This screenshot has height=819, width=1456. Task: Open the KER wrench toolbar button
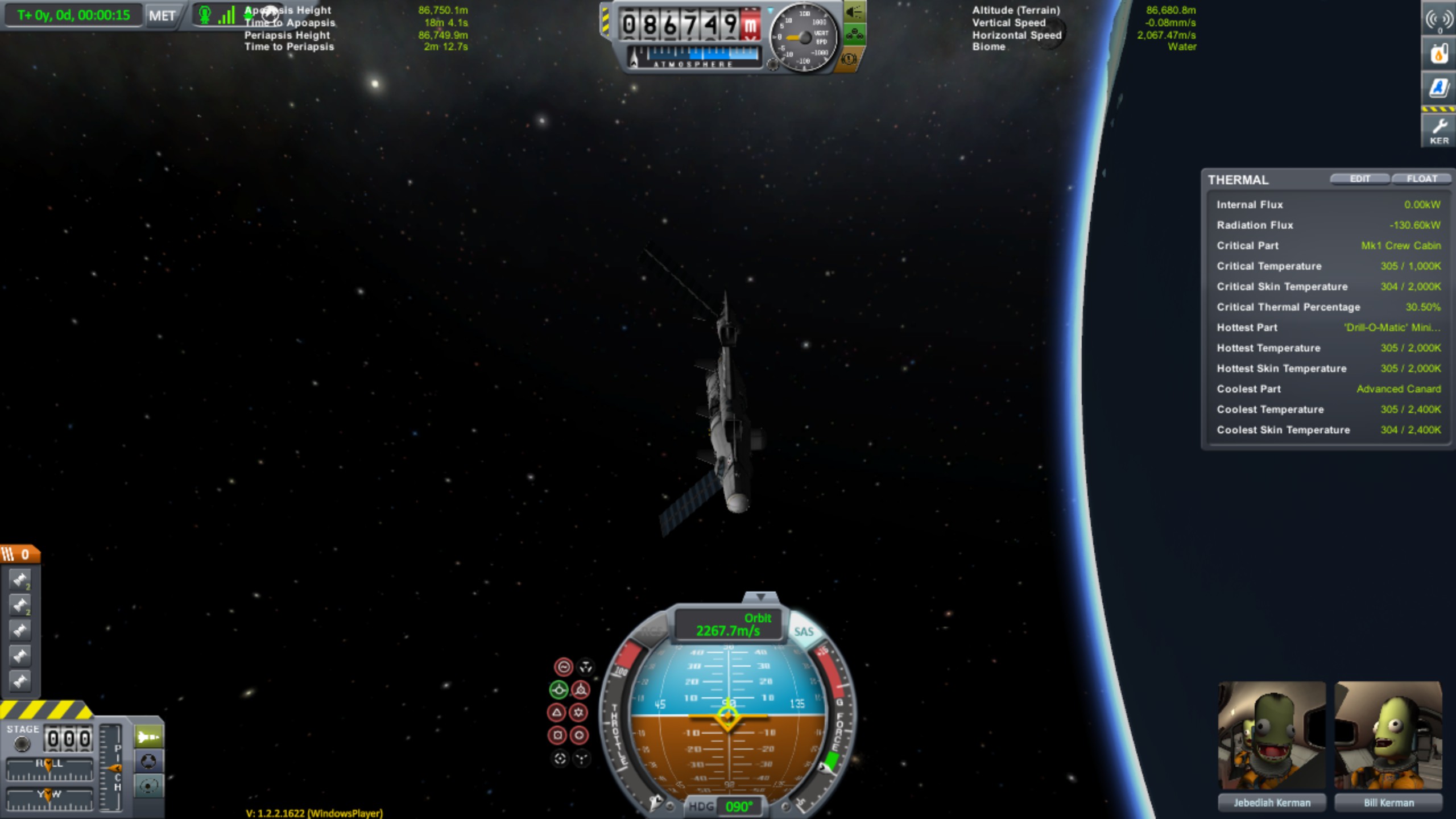1439,130
